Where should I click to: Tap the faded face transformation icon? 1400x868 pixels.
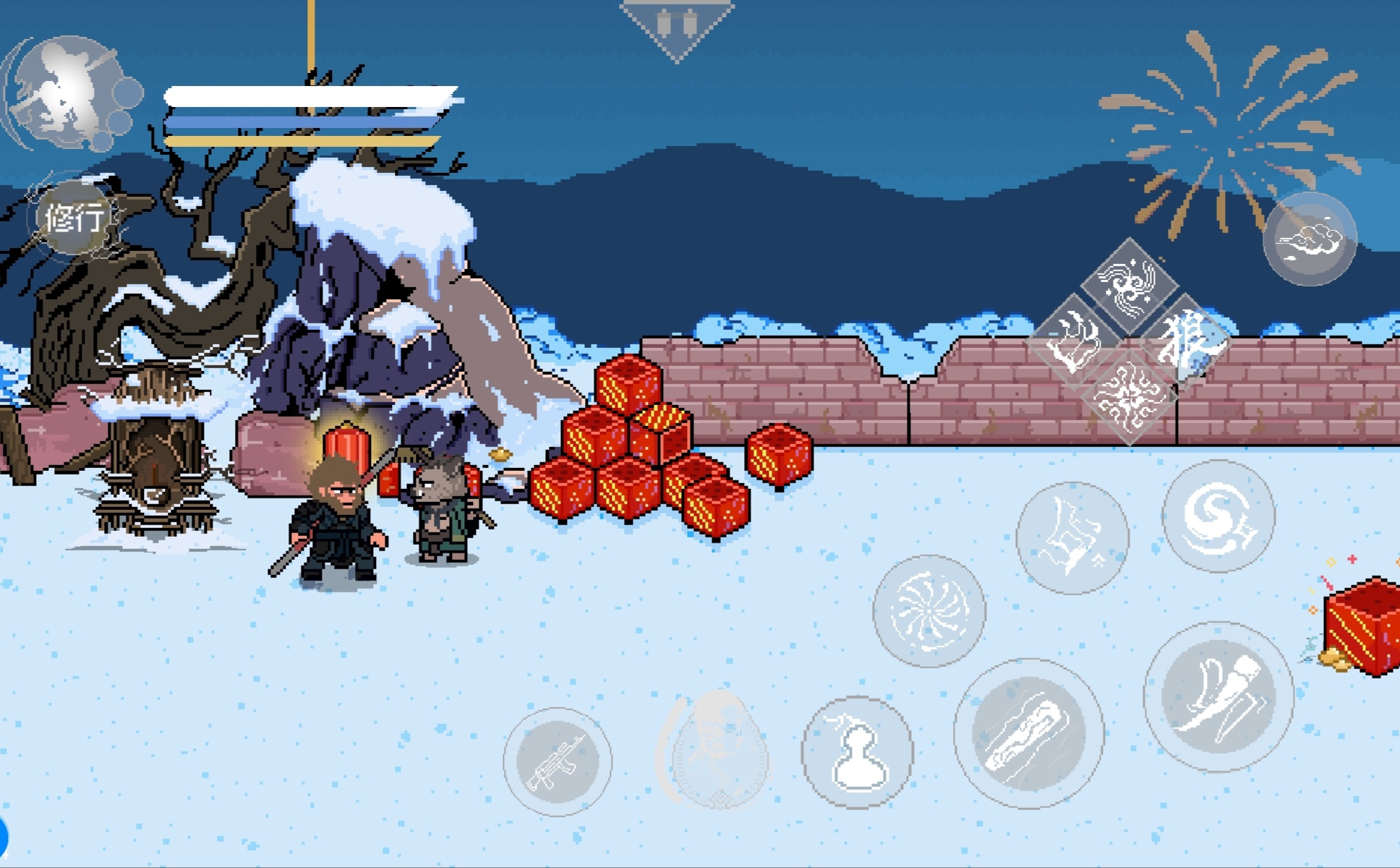click(716, 752)
